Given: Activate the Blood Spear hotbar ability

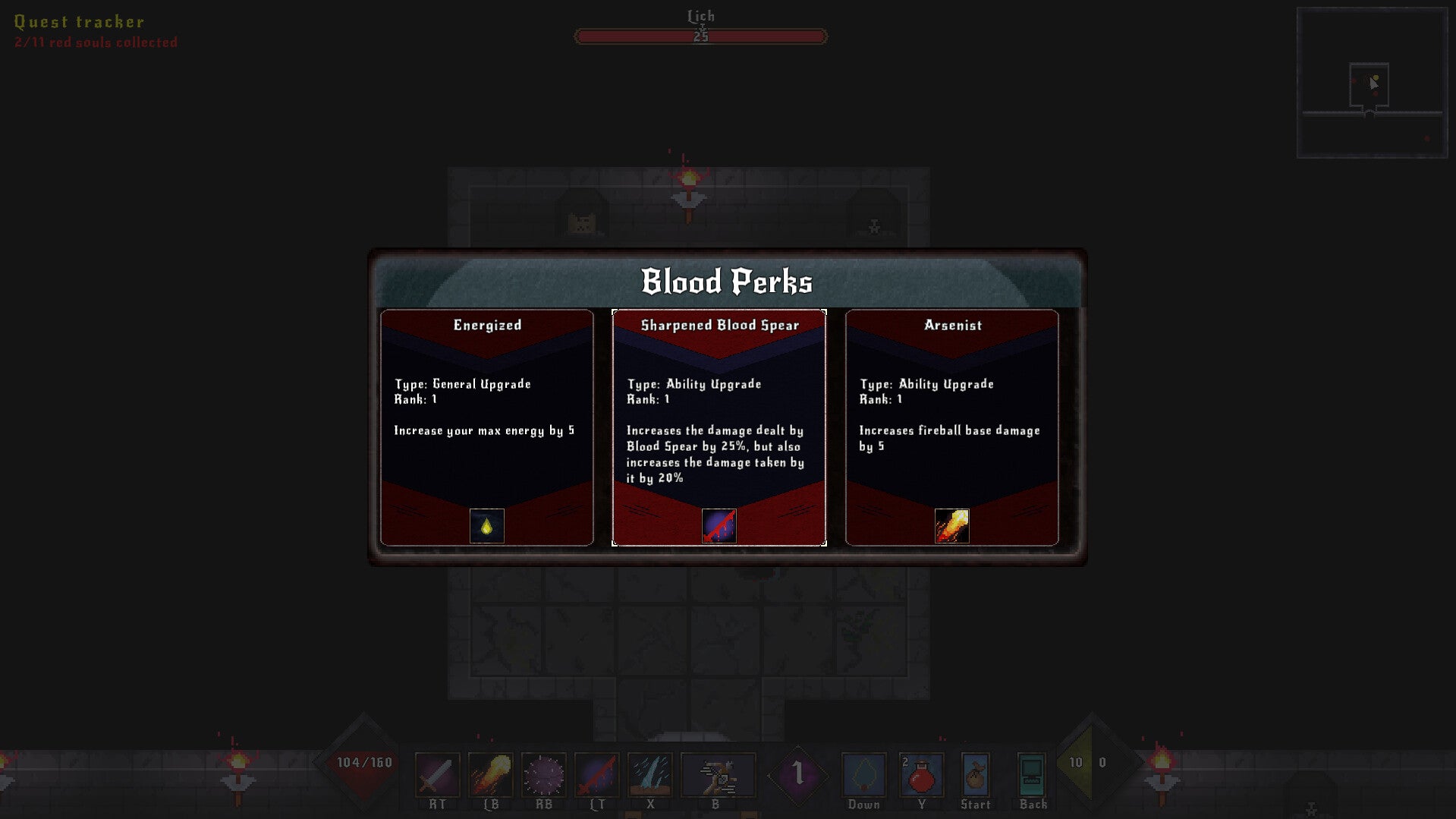Looking at the screenshot, I should (x=597, y=775).
